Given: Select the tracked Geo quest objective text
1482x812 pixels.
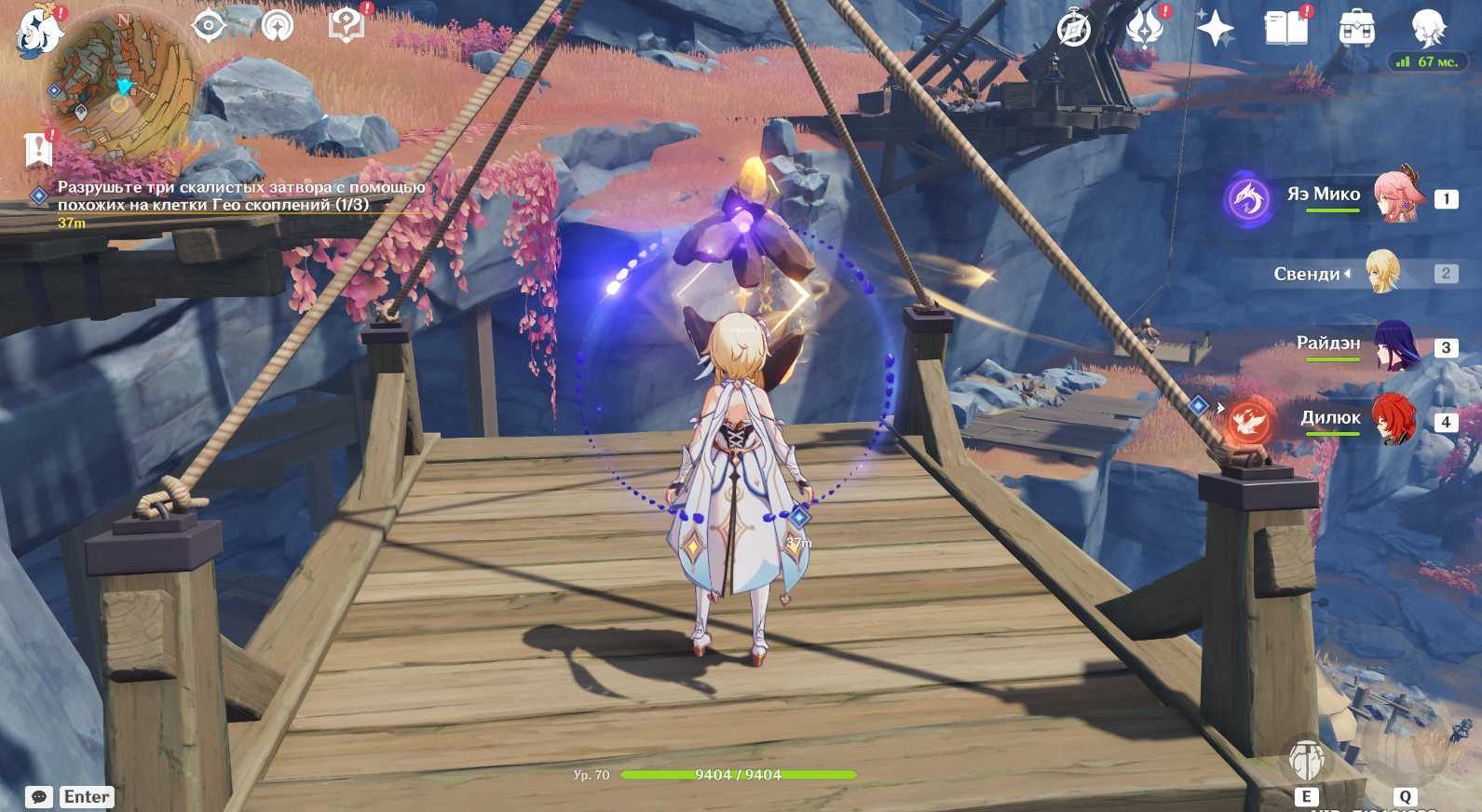Looking at the screenshot, I should (240, 196).
